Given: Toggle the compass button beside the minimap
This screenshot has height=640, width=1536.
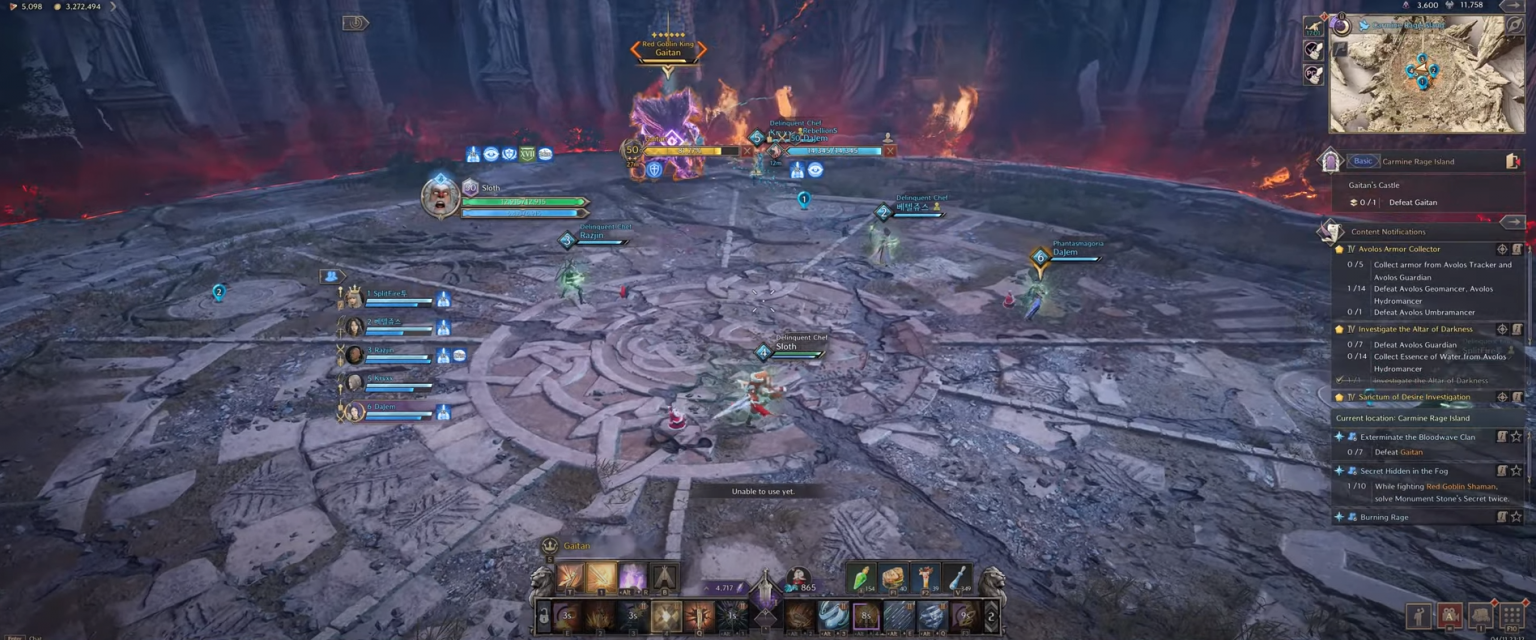Looking at the screenshot, I should point(1515,25).
